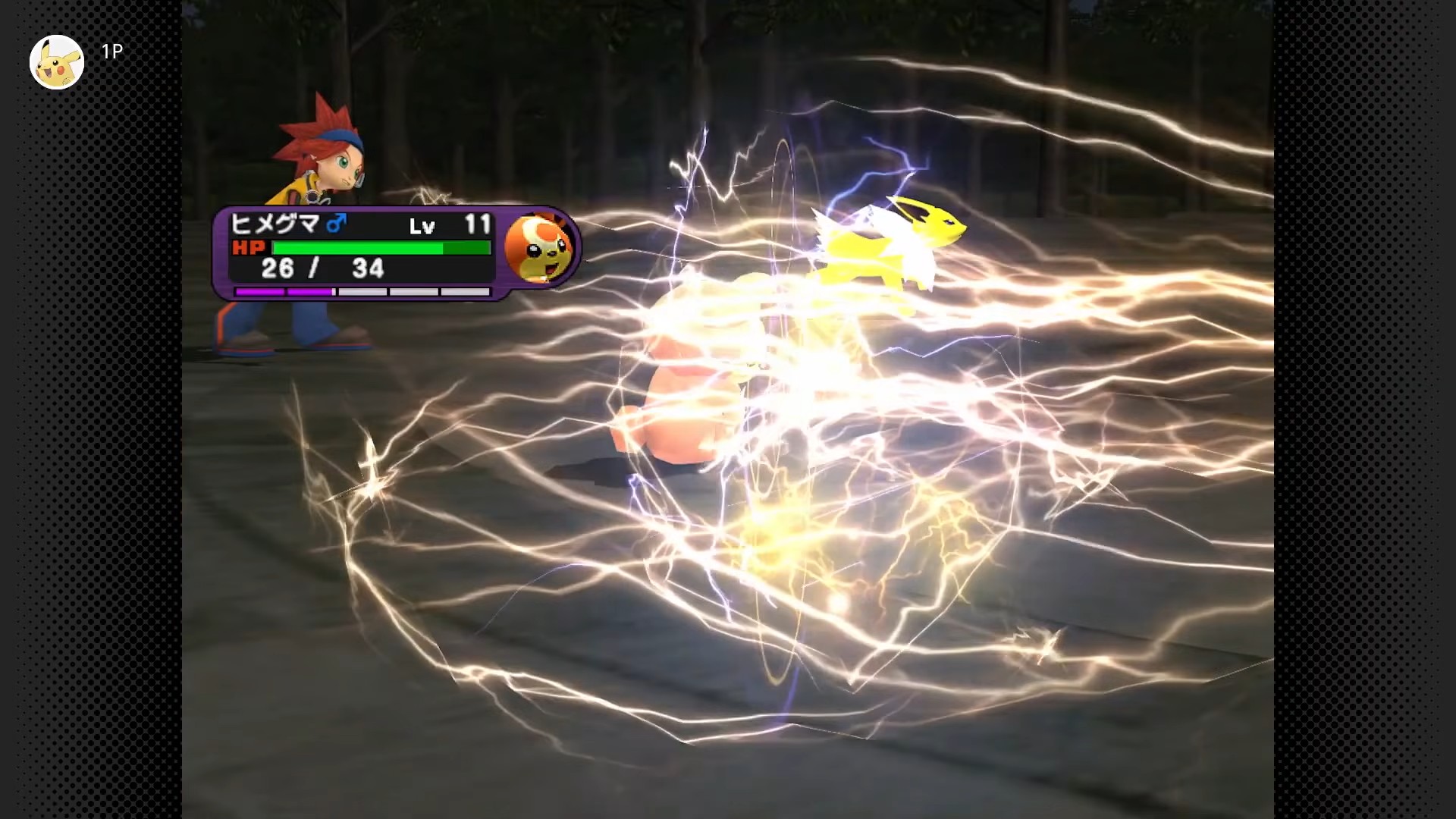The height and width of the screenshot is (819, 1456).
Task: Click the Pikachu 1P player icon
Action: 57,61
